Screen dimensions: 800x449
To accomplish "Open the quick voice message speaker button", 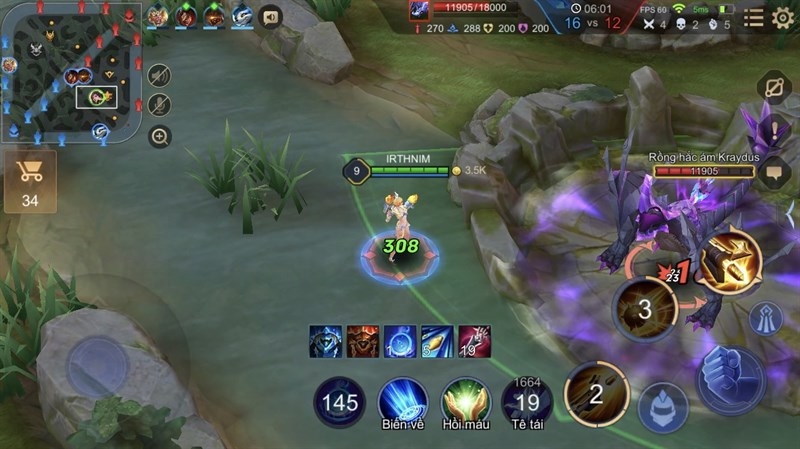I will coord(269,16).
